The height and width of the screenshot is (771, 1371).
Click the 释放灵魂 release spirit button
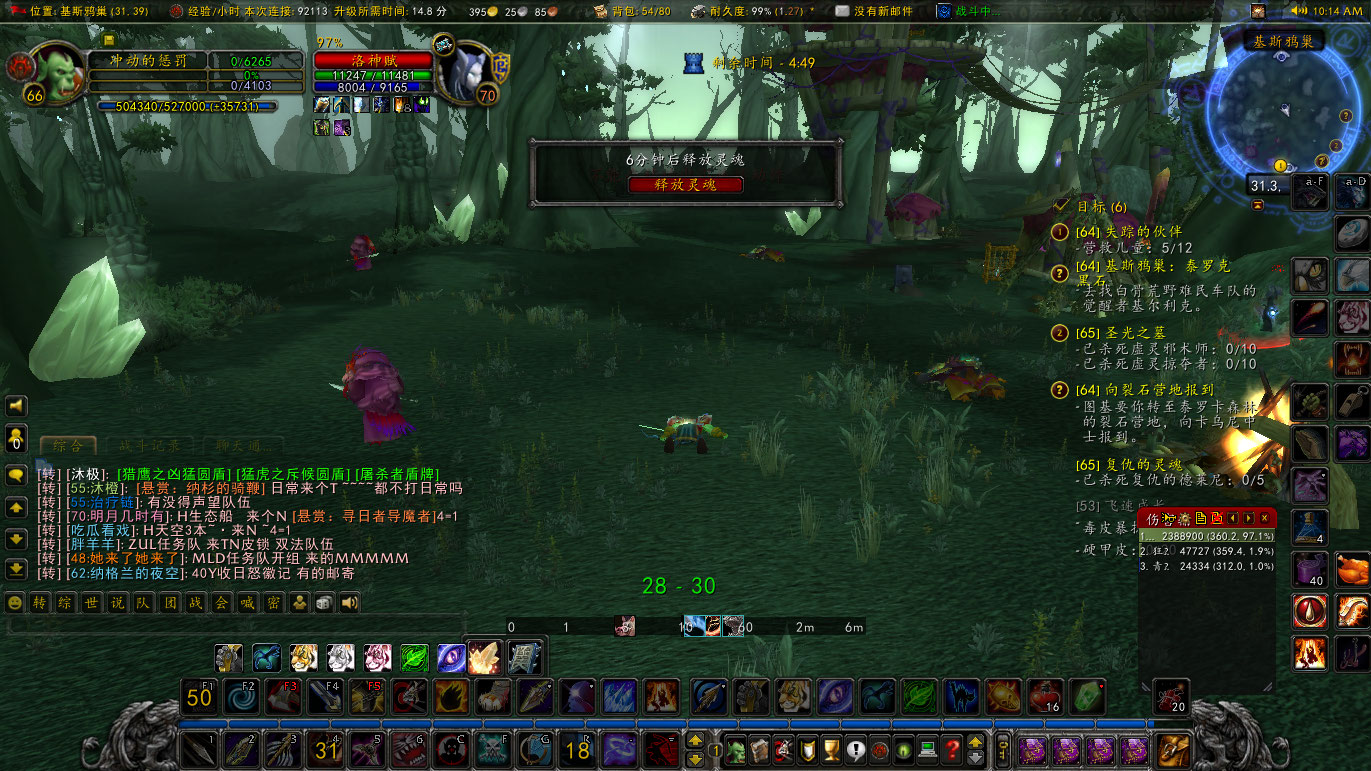(x=684, y=184)
